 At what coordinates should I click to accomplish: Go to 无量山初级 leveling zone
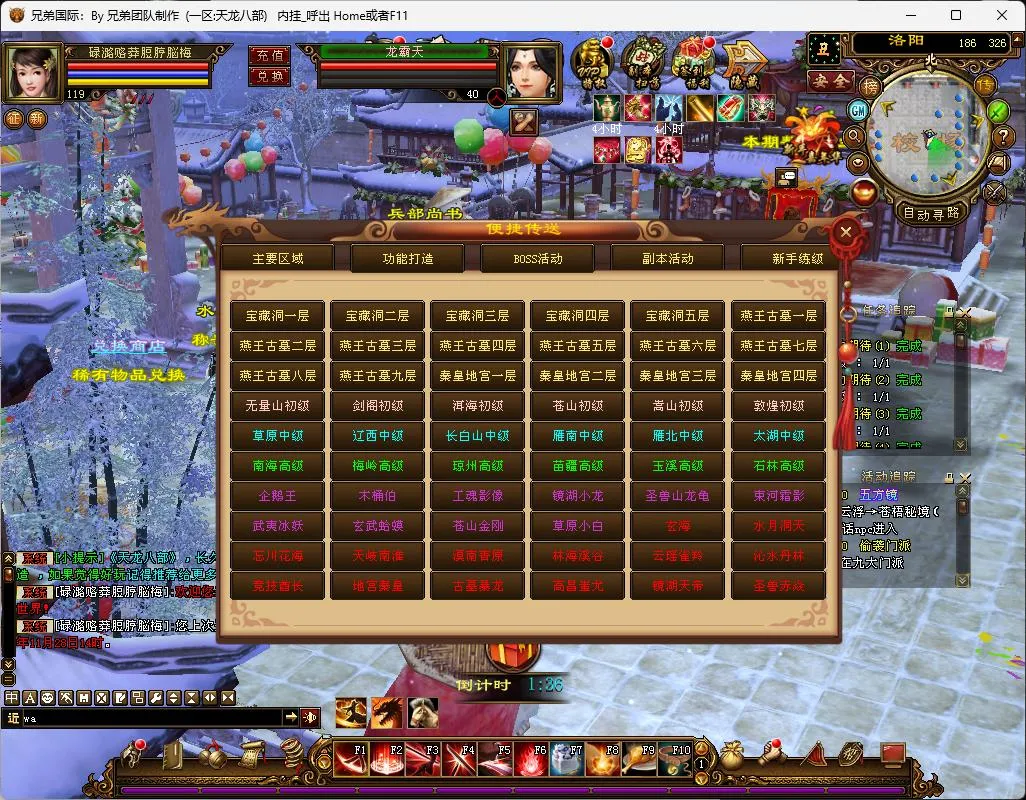click(278, 405)
